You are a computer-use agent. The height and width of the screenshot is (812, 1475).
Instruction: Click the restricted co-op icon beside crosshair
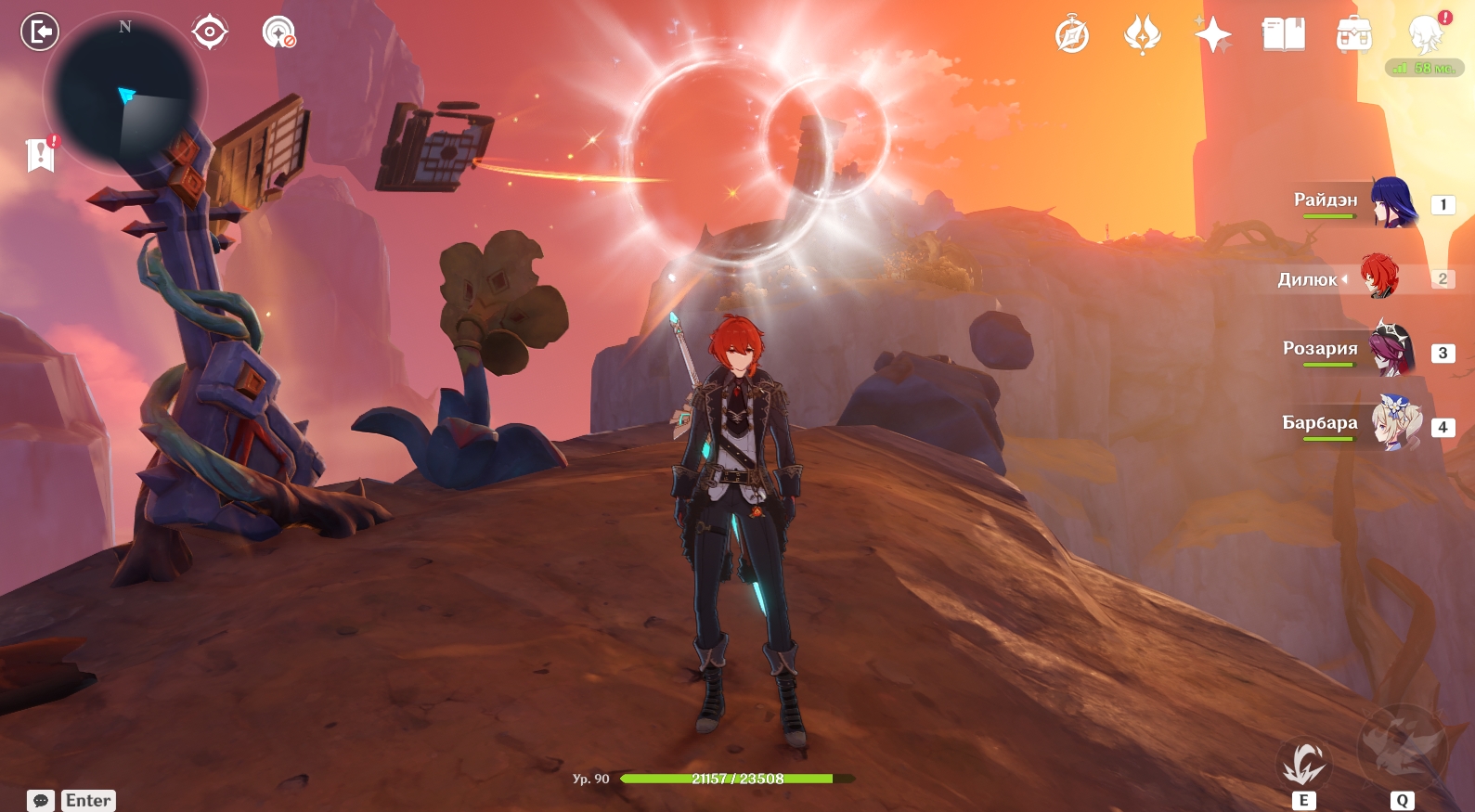click(278, 32)
